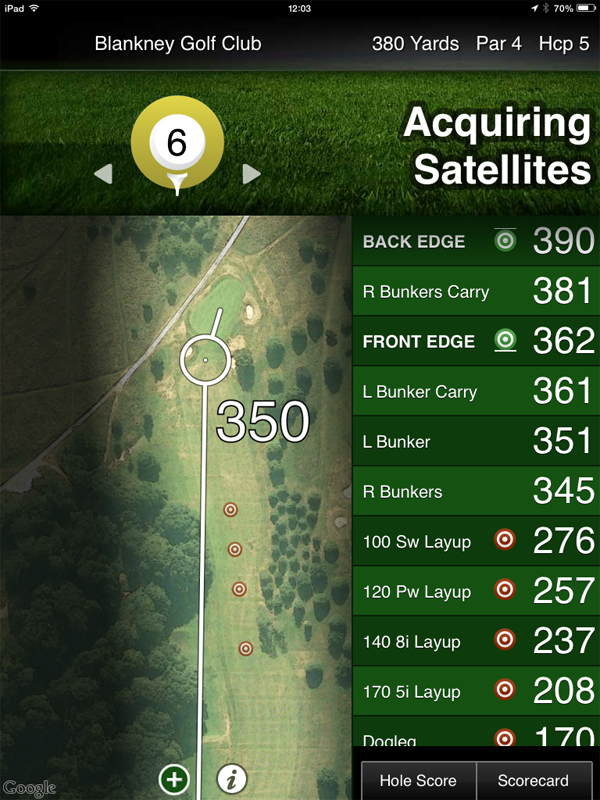Image resolution: width=600 pixels, height=800 pixels.
Task: Advance to the next hole arrow
Action: click(x=251, y=175)
